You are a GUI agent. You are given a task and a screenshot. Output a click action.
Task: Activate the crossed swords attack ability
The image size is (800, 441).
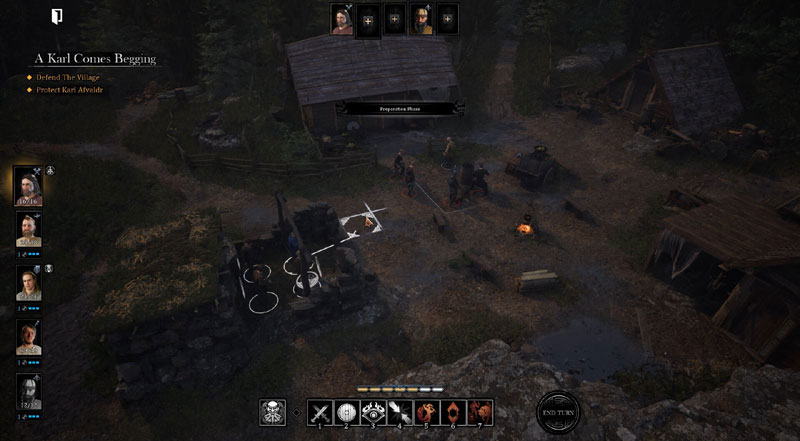[x=319, y=411]
